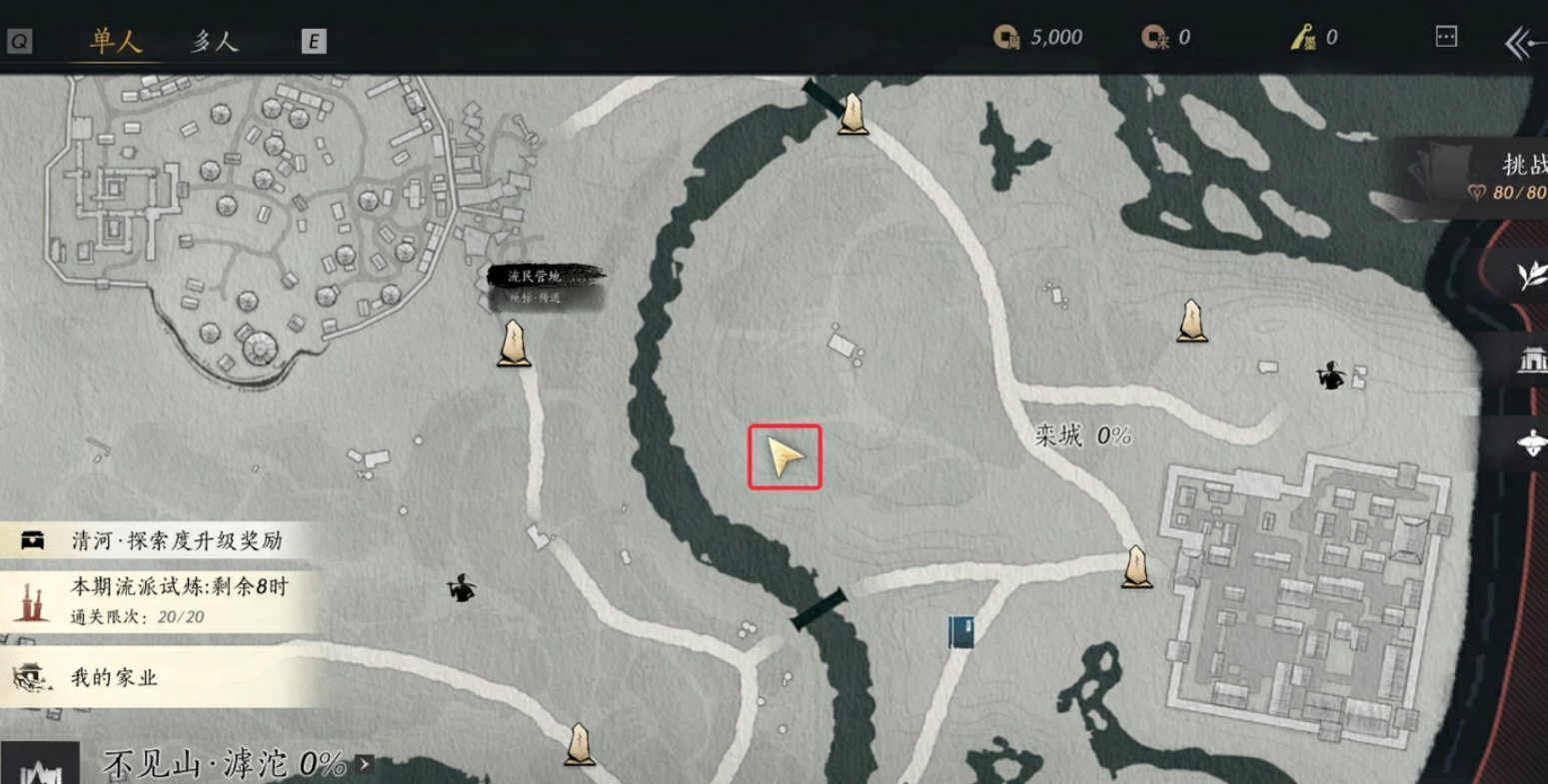Open 我的家业 entry
This screenshot has width=1548, height=784.
click(x=160, y=677)
